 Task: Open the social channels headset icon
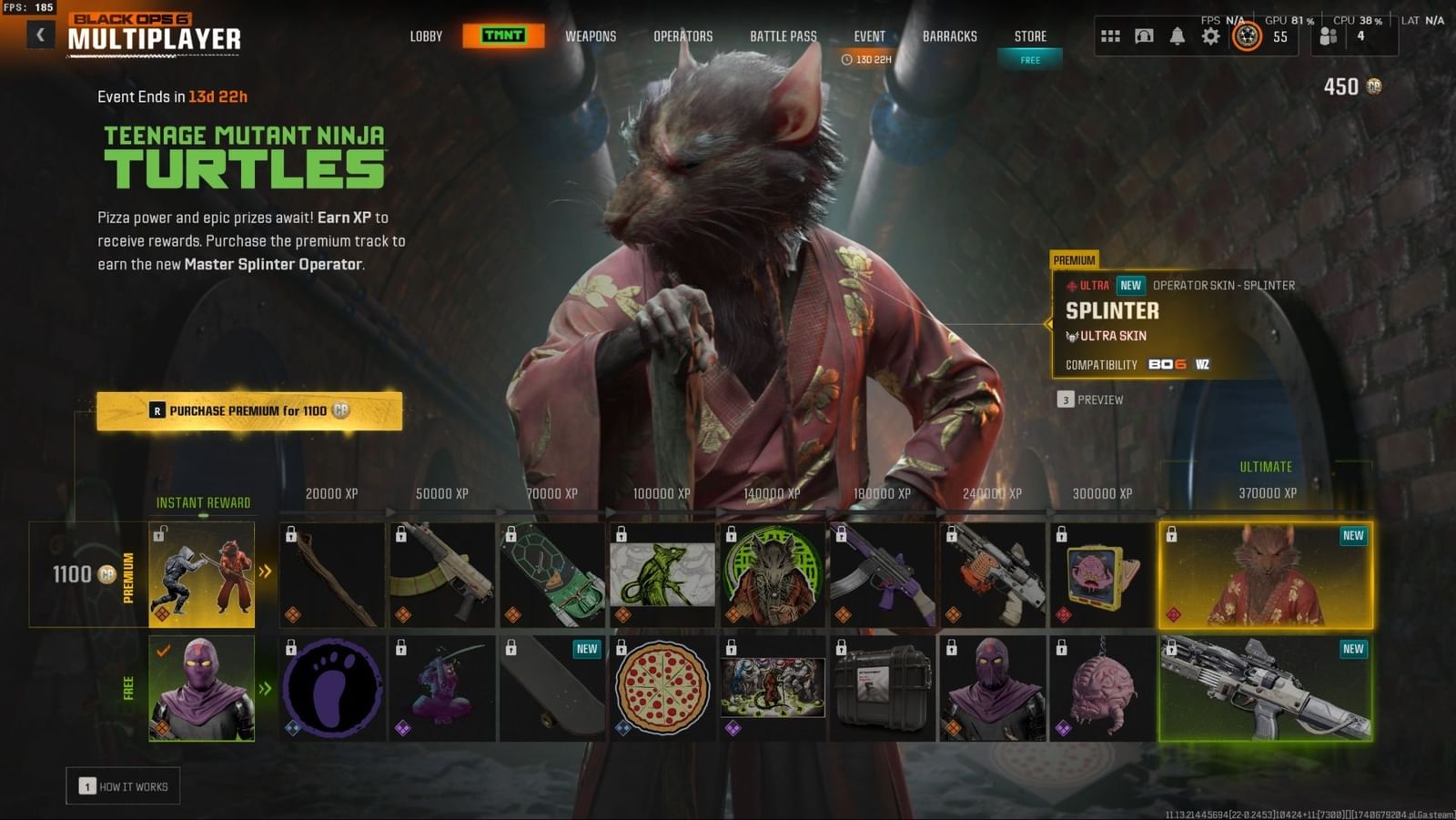[1143, 35]
